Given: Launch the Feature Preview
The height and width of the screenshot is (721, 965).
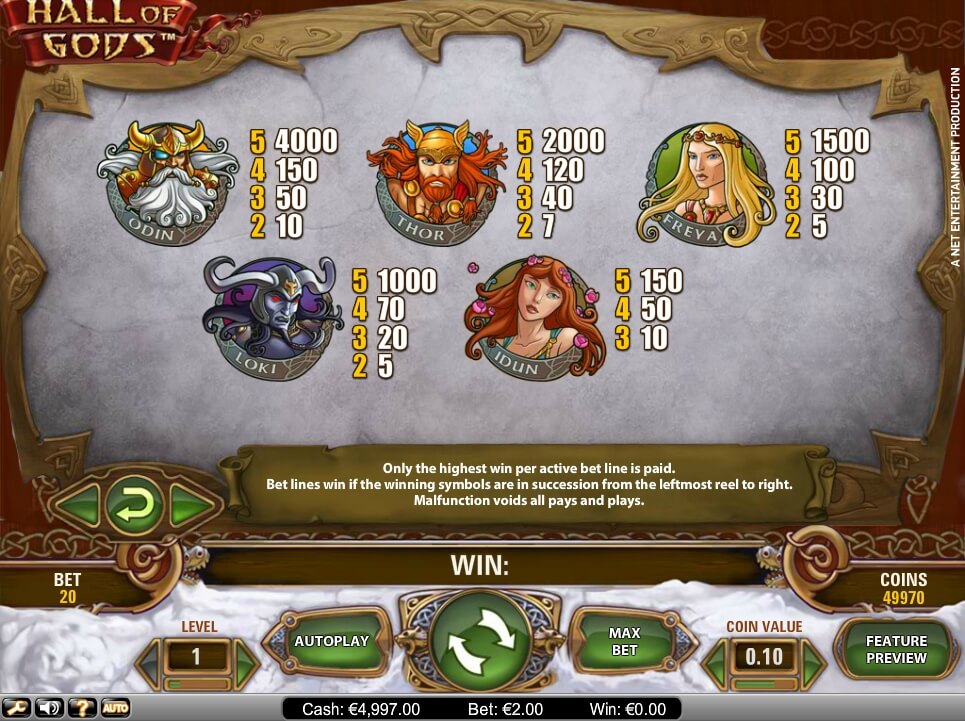Looking at the screenshot, I should [896, 649].
